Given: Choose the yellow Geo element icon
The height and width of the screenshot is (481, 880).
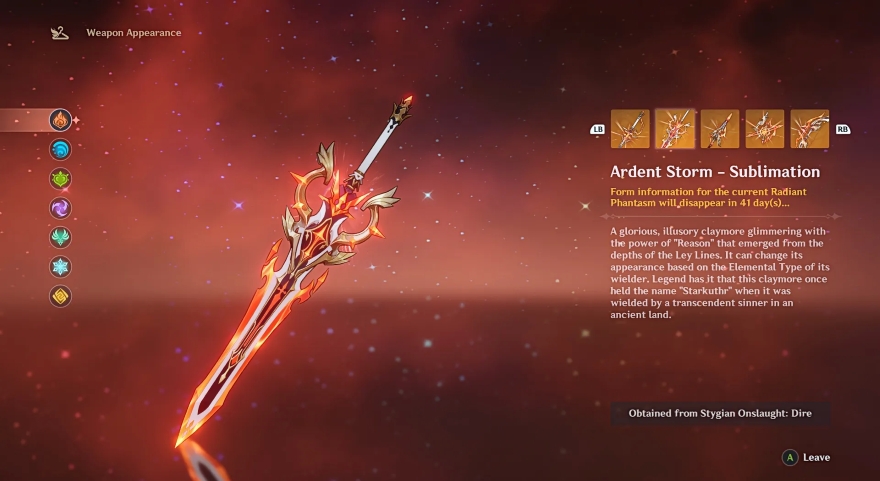Looking at the screenshot, I should tap(61, 296).
